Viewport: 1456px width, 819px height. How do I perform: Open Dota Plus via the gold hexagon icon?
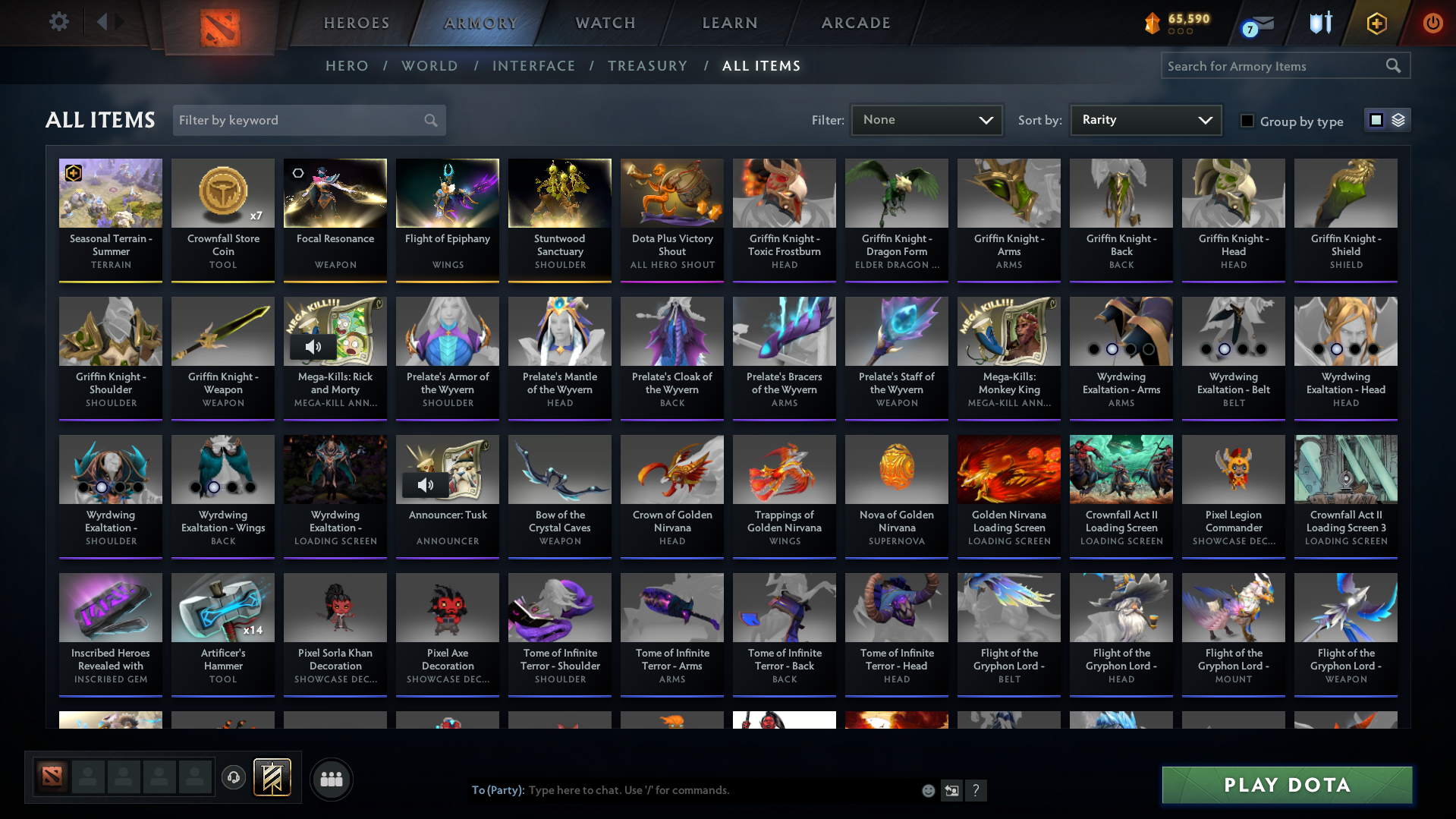click(1376, 24)
